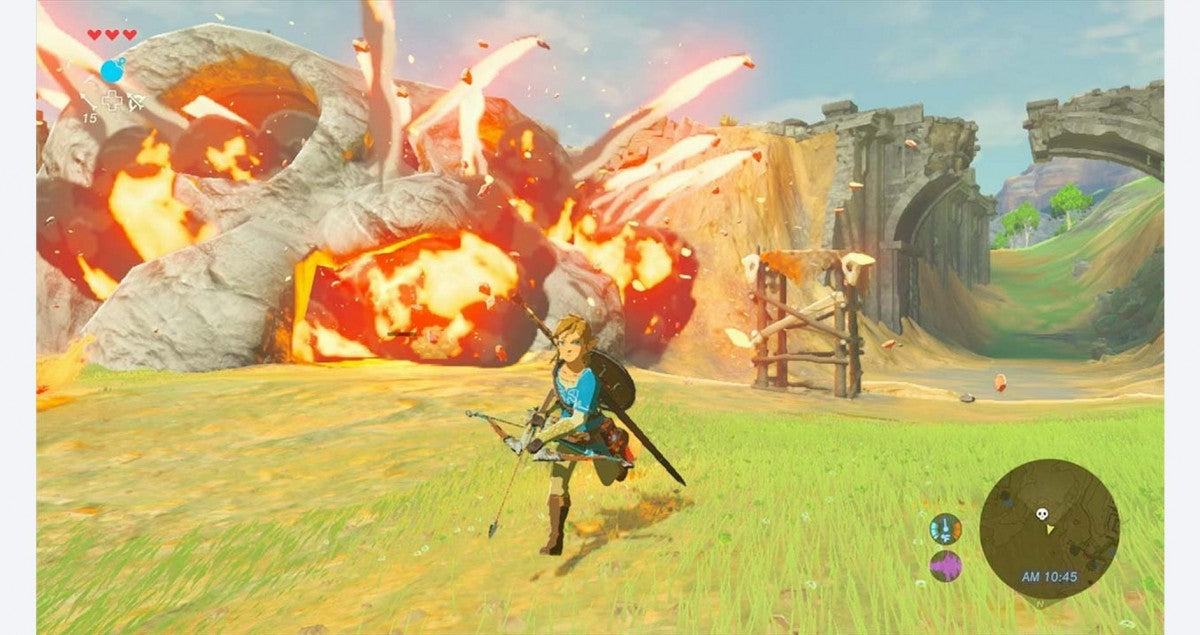
Task: Click the arrow icon showing 15 arrows
Action: [x=89, y=100]
